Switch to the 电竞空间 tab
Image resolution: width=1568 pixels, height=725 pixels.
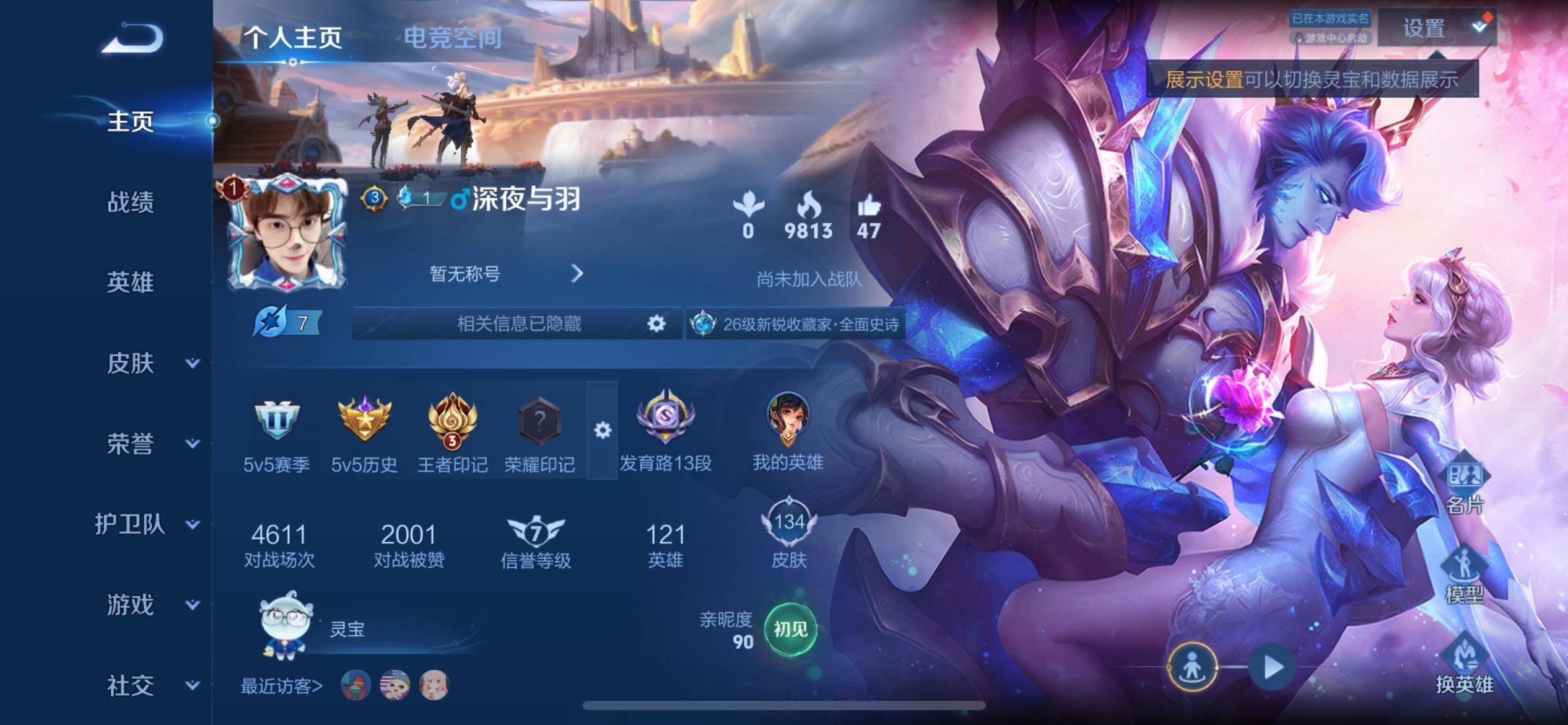point(453,37)
